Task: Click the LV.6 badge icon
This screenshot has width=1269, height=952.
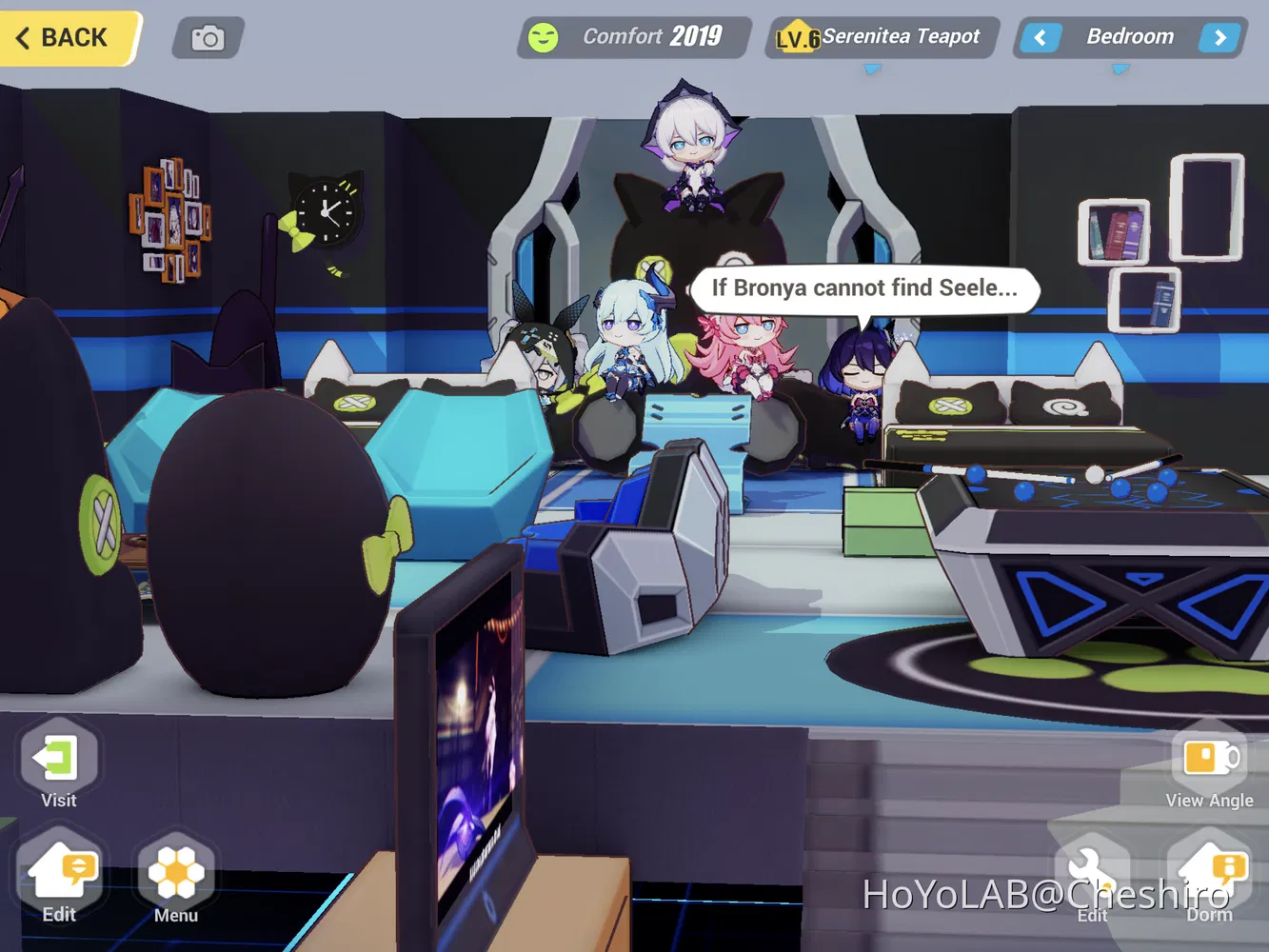Action: point(795,36)
